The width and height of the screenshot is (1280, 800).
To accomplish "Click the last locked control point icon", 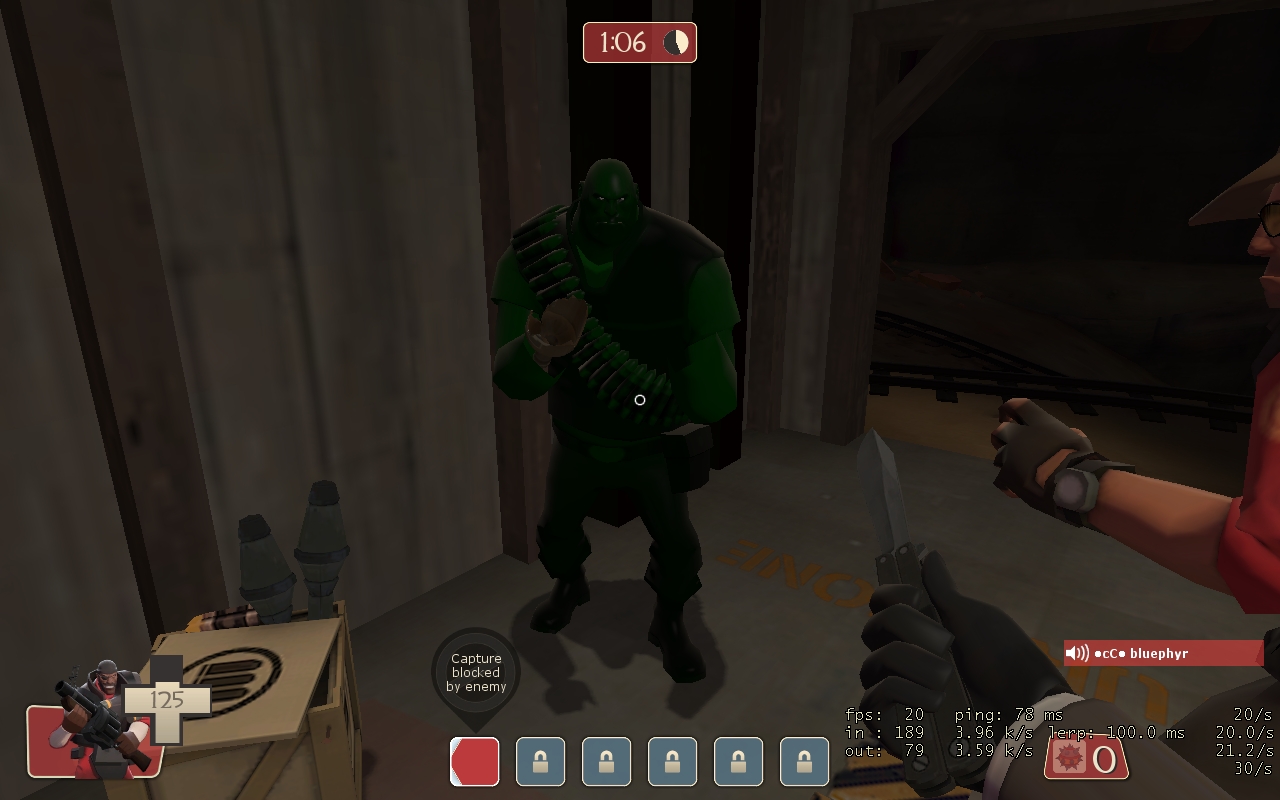I will [803, 760].
